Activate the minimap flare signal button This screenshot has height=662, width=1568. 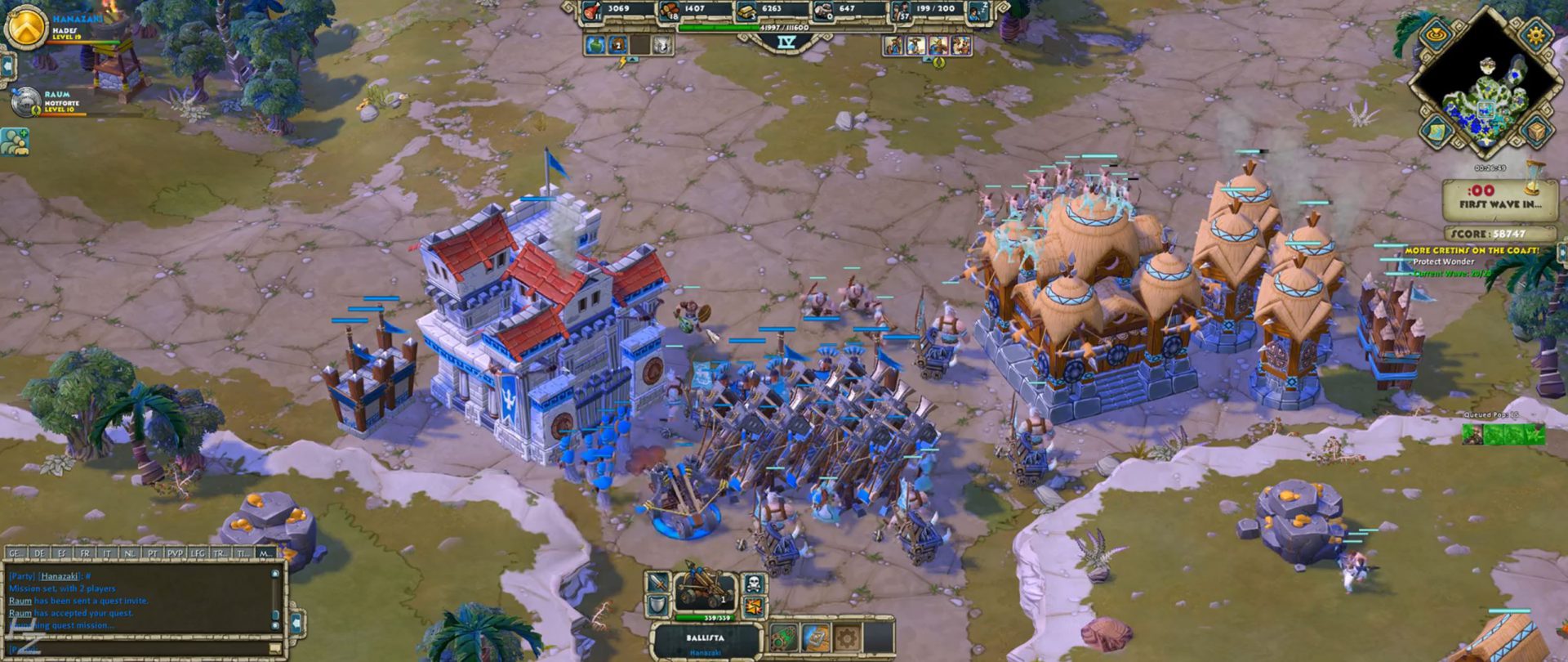point(1436,35)
